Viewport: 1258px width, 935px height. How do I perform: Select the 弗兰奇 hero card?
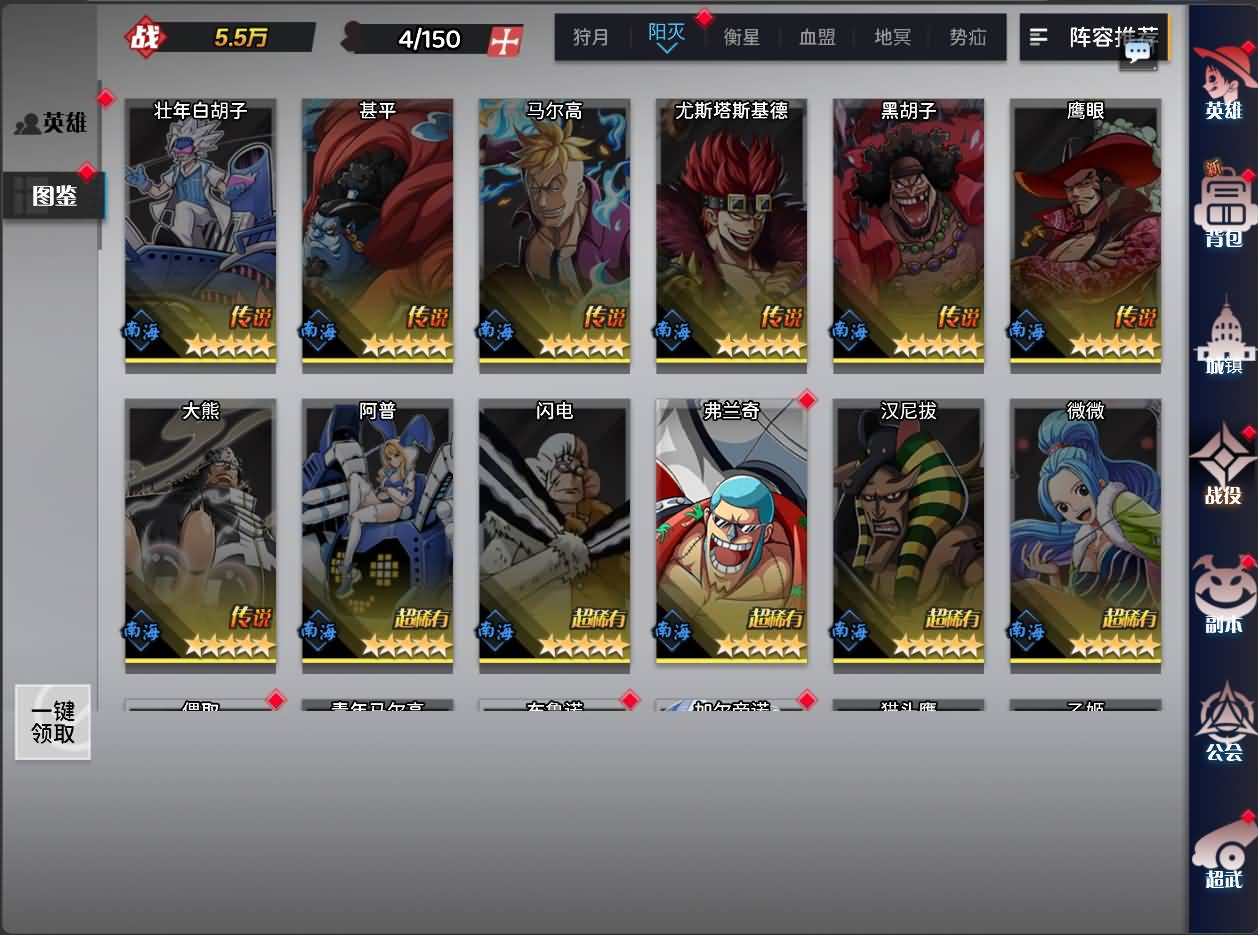(x=731, y=534)
